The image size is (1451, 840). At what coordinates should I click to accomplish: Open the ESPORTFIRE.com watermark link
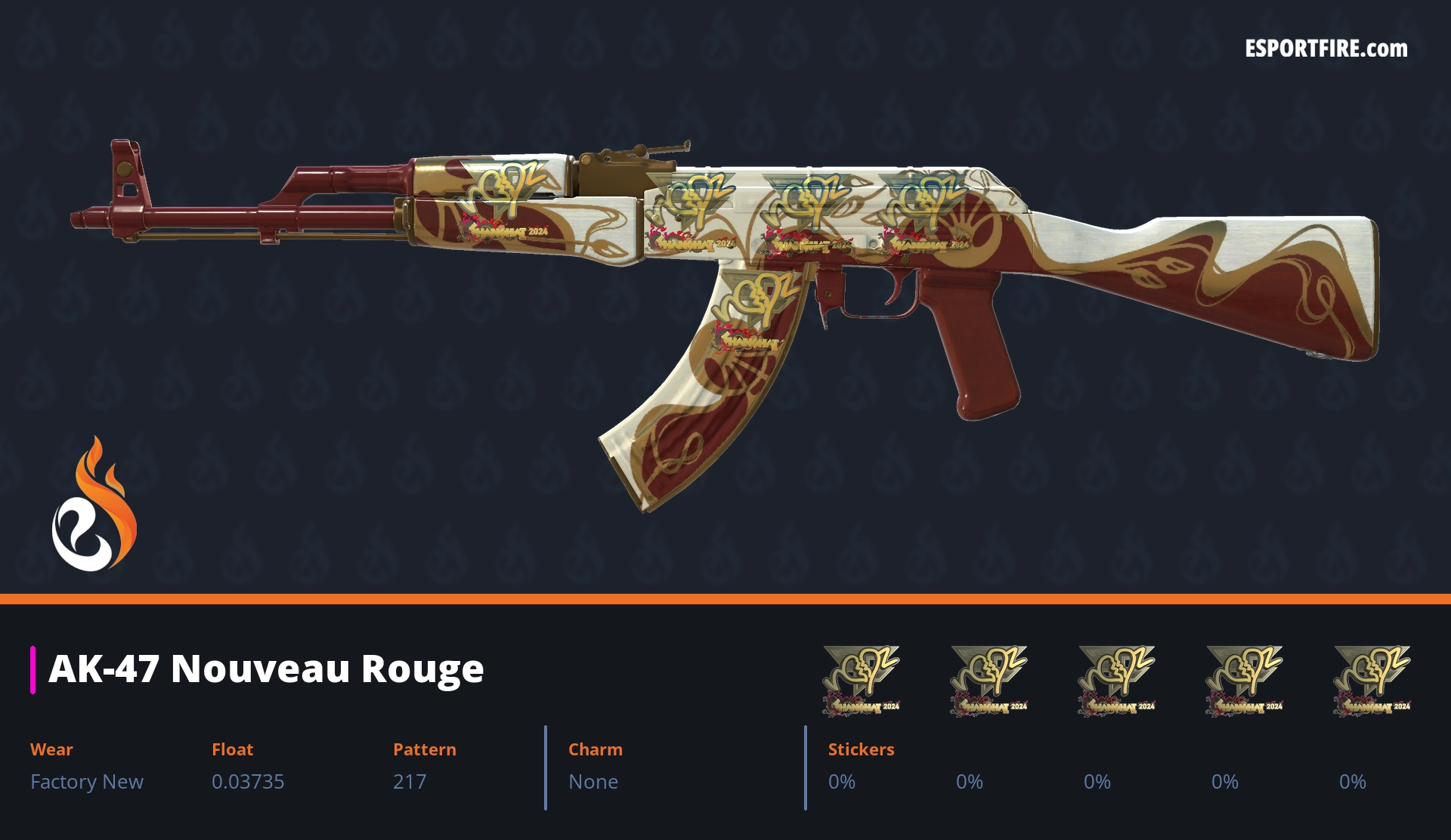click(x=1326, y=49)
